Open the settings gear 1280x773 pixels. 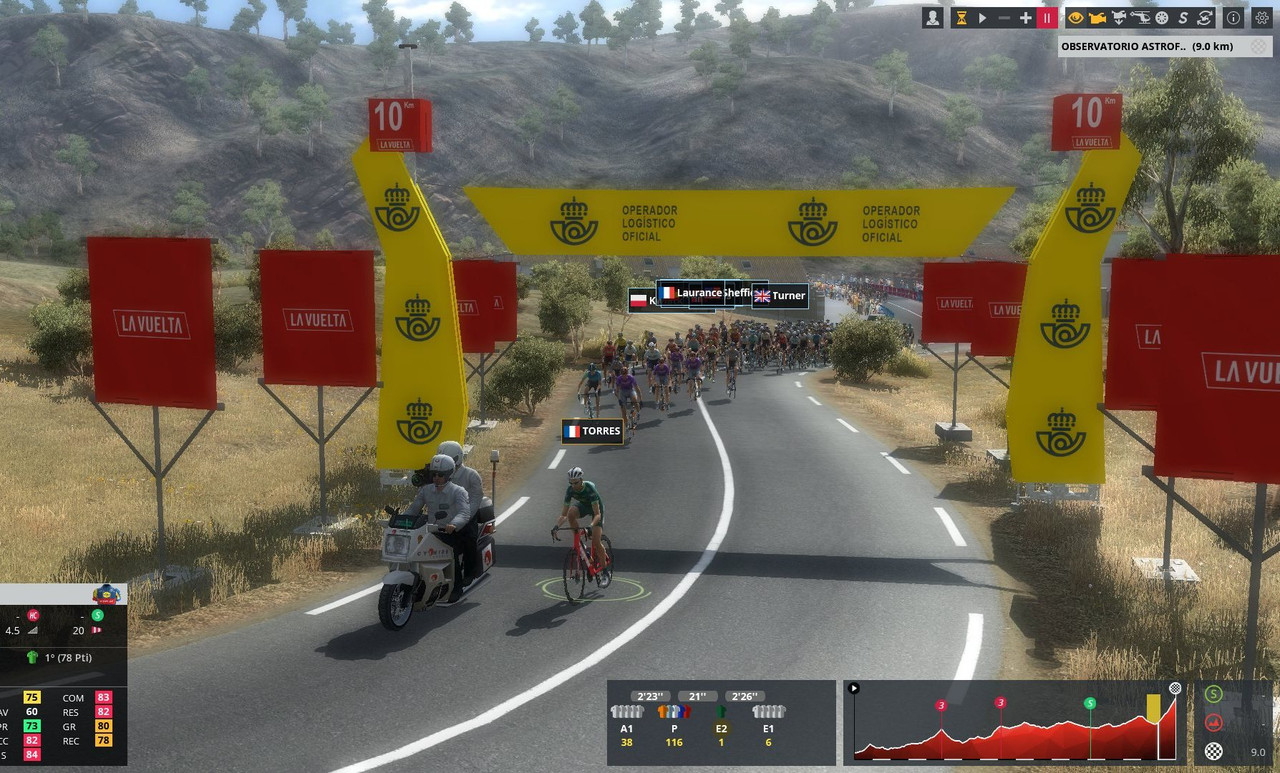pyautogui.click(x=1261, y=18)
